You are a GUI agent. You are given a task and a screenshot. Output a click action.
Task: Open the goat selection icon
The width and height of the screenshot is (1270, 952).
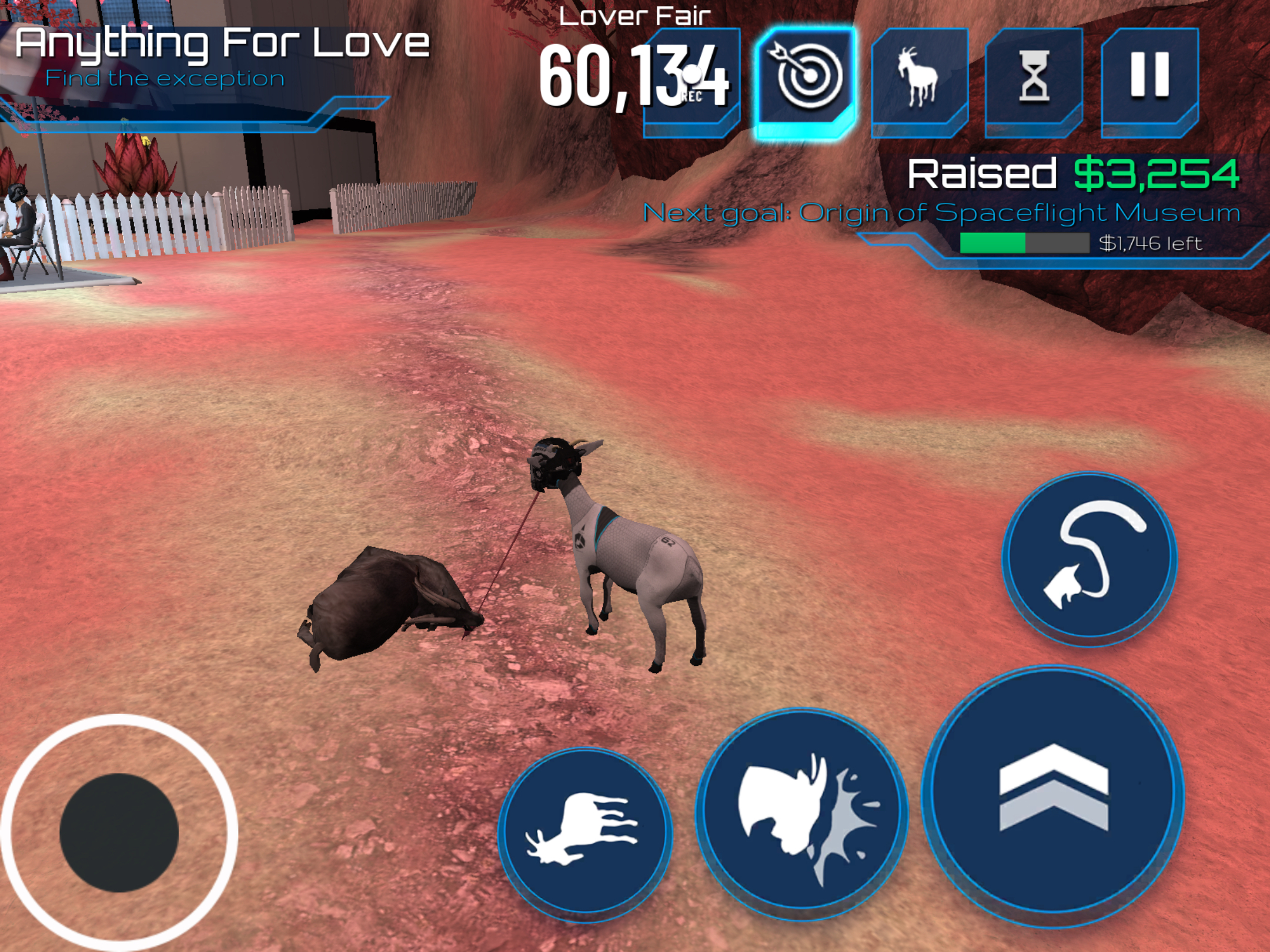(x=918, y=79)
